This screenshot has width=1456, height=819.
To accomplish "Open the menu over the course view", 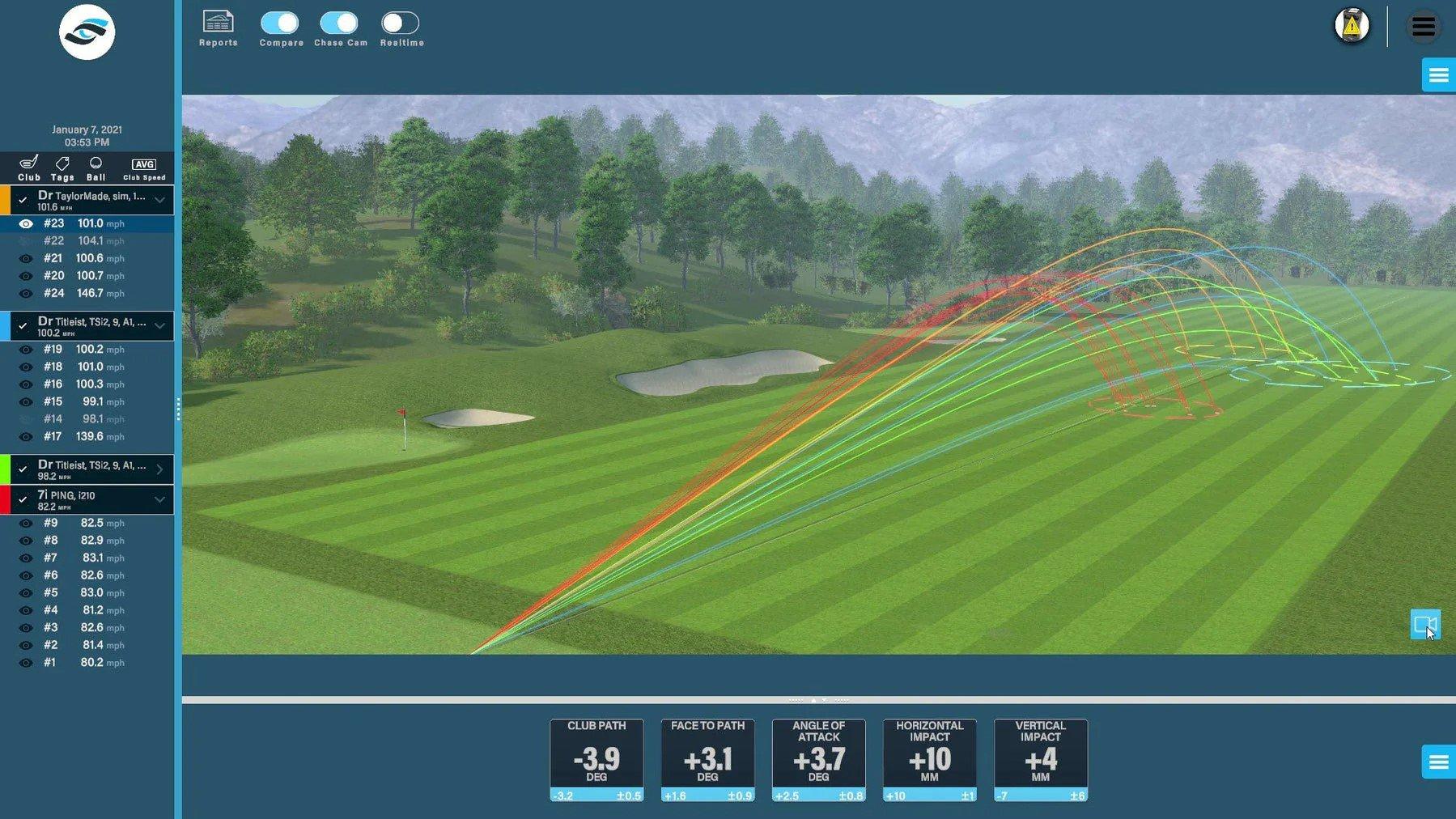I will point(1438,74).
